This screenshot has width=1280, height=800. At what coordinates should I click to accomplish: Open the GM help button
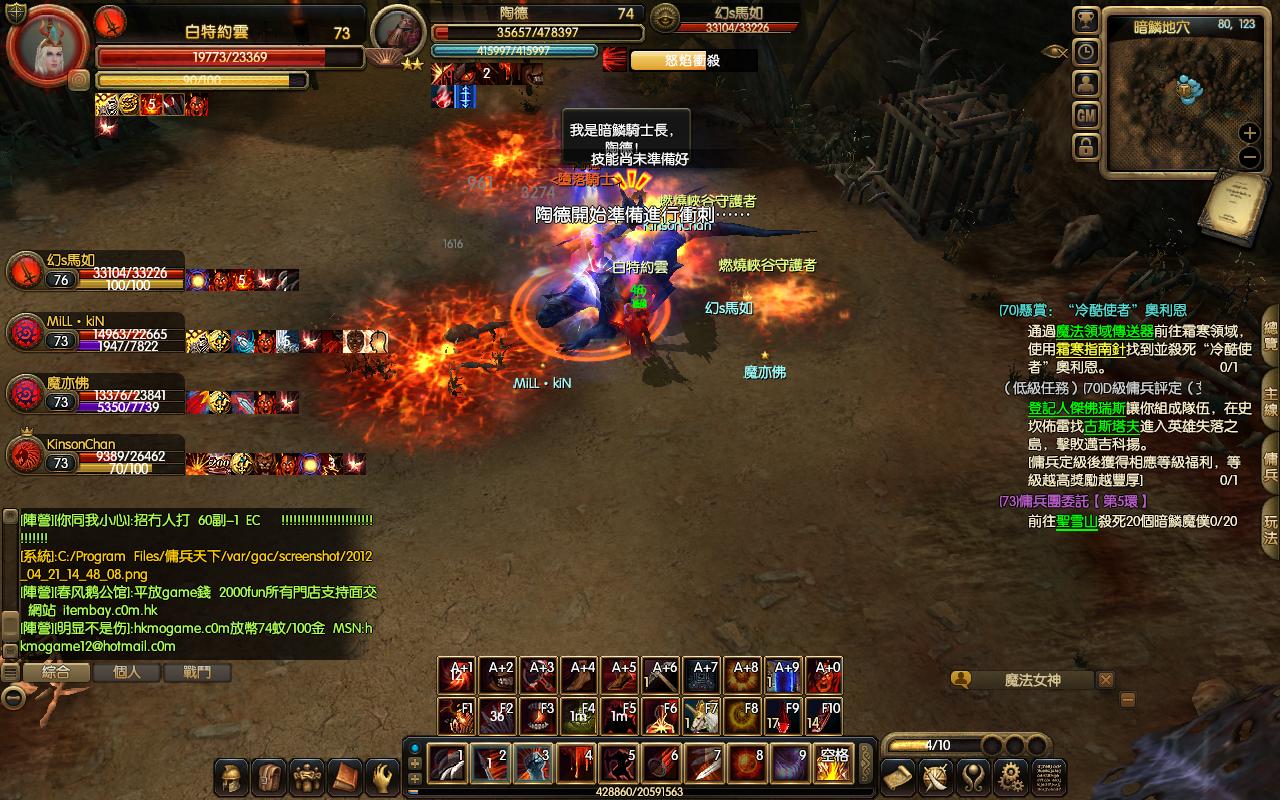coord(1086,116)
